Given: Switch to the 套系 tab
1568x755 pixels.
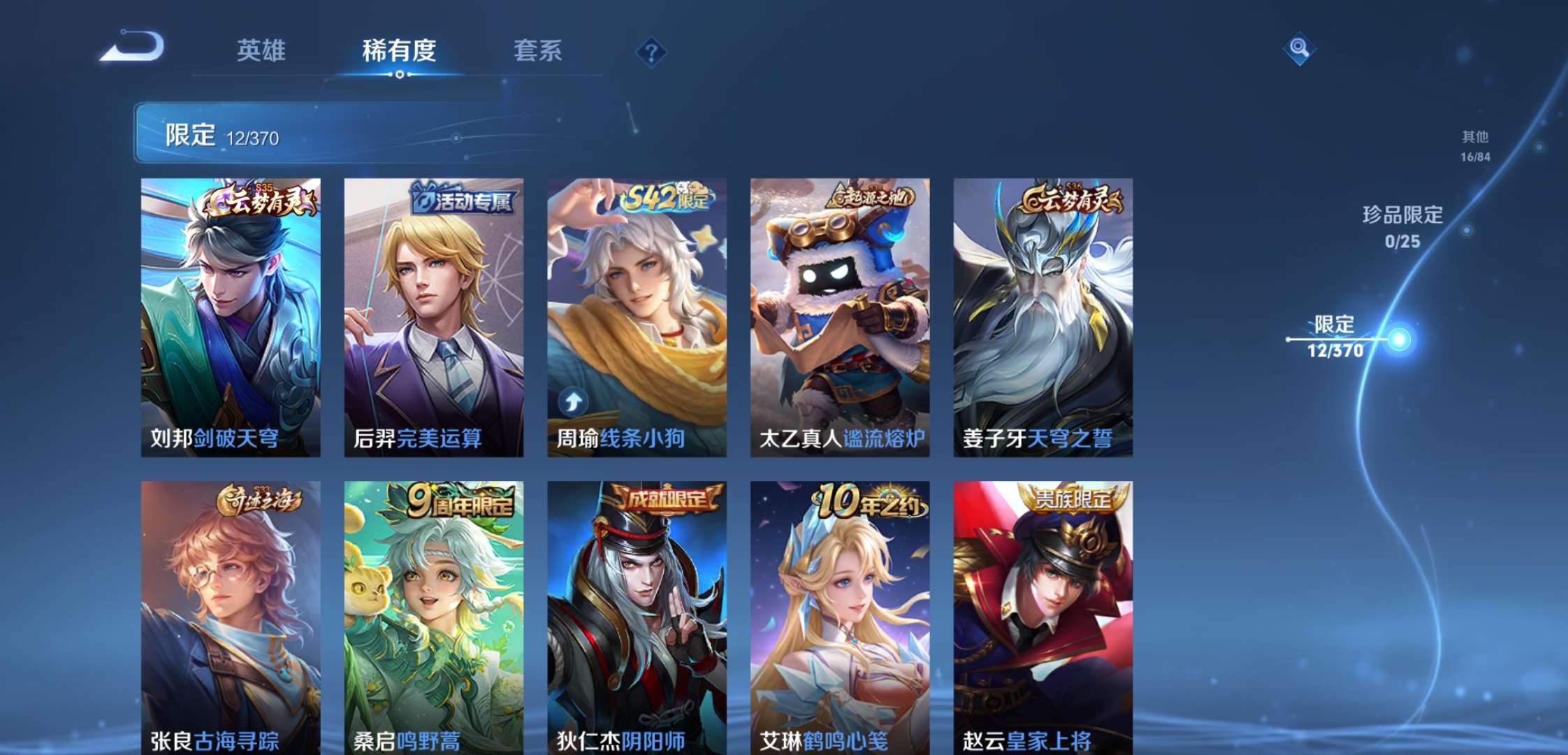Looking at the screenshot, I should click(539, 51).
